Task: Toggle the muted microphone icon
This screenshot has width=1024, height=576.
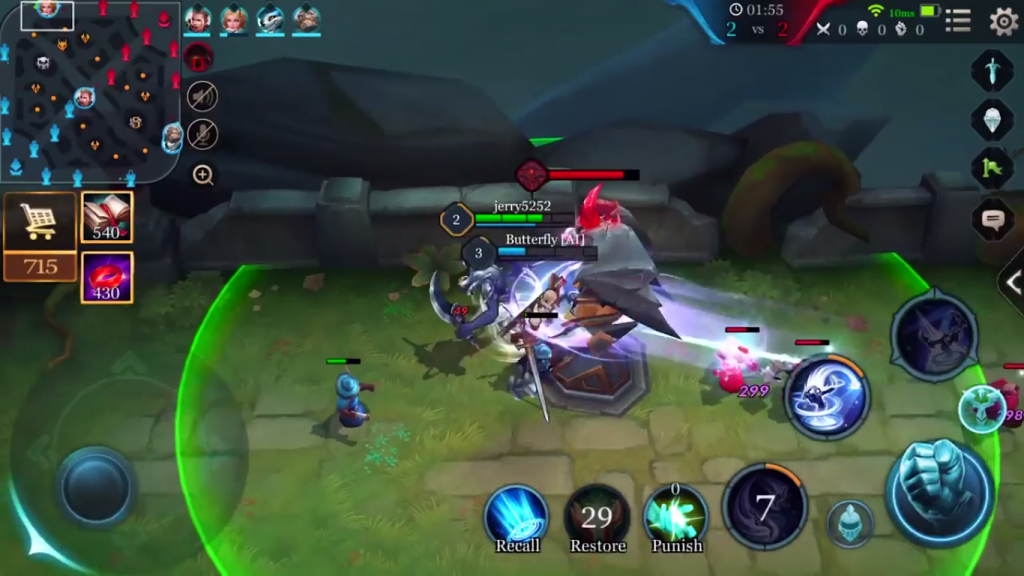Action: pyautogui.click(x=202, y=134)
